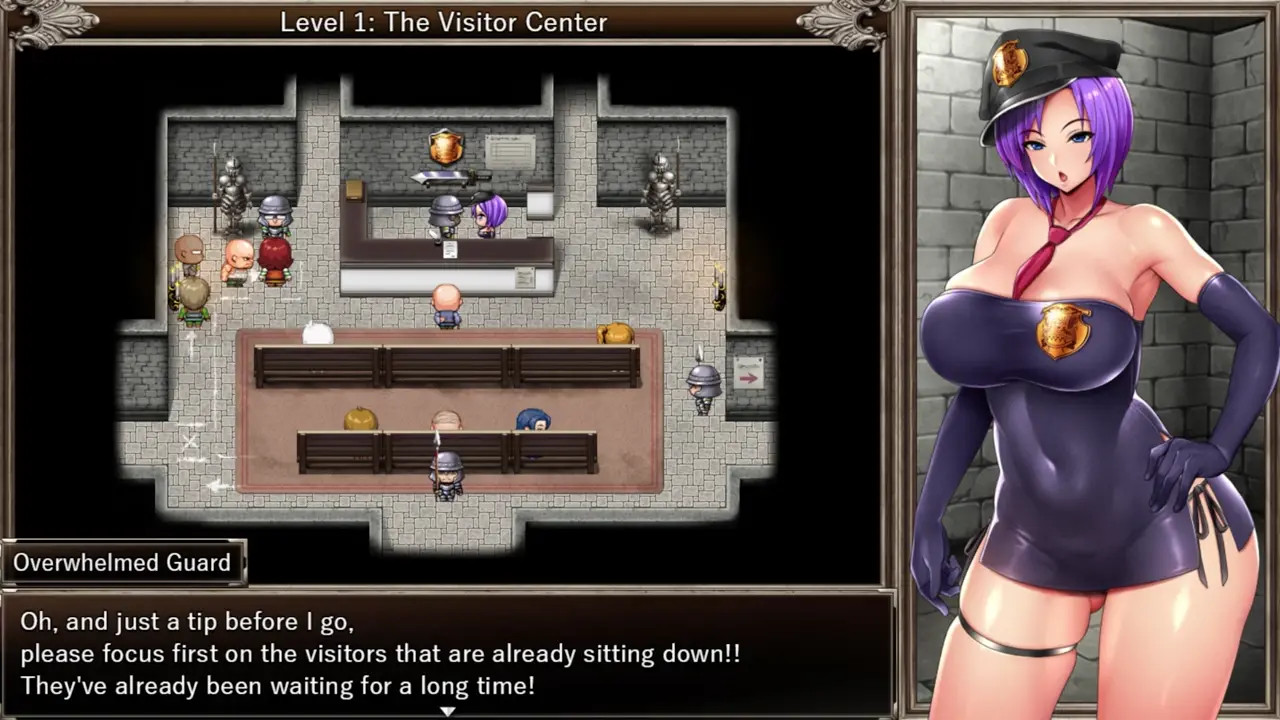
Task: Advance dialogue with the continue arrow
Action: point(448,711)
